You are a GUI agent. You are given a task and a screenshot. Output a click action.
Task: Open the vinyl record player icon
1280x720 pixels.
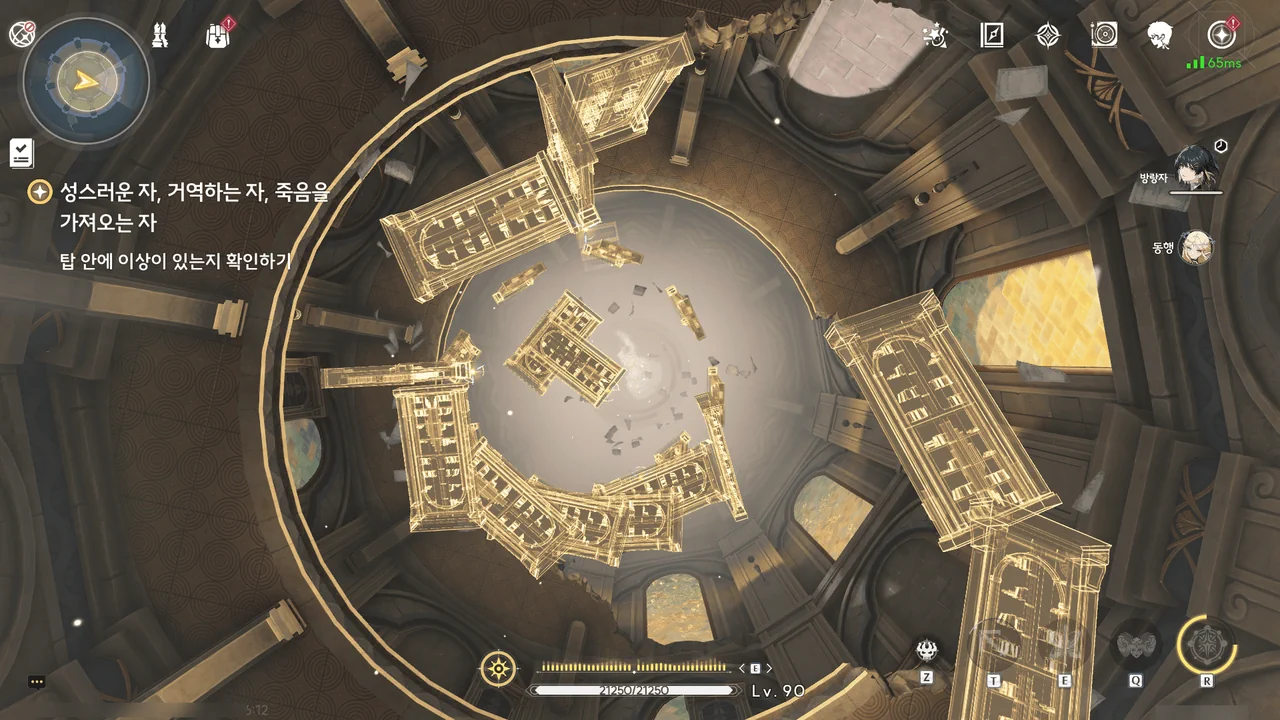(1104, 36)
